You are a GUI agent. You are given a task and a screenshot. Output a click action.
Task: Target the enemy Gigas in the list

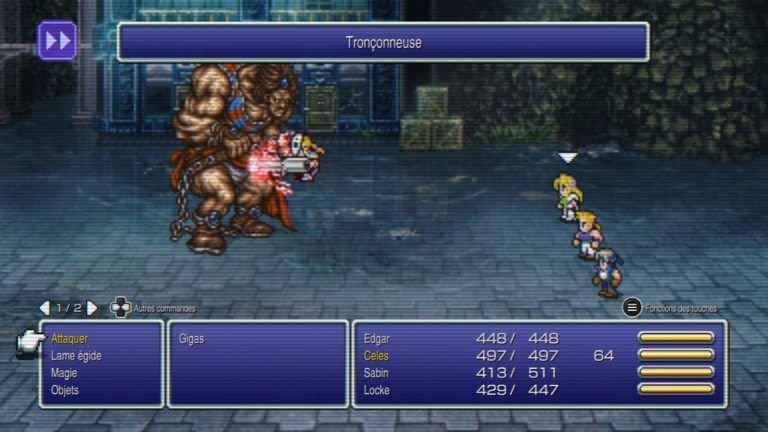pyautogui.click(x=191, y=338)
